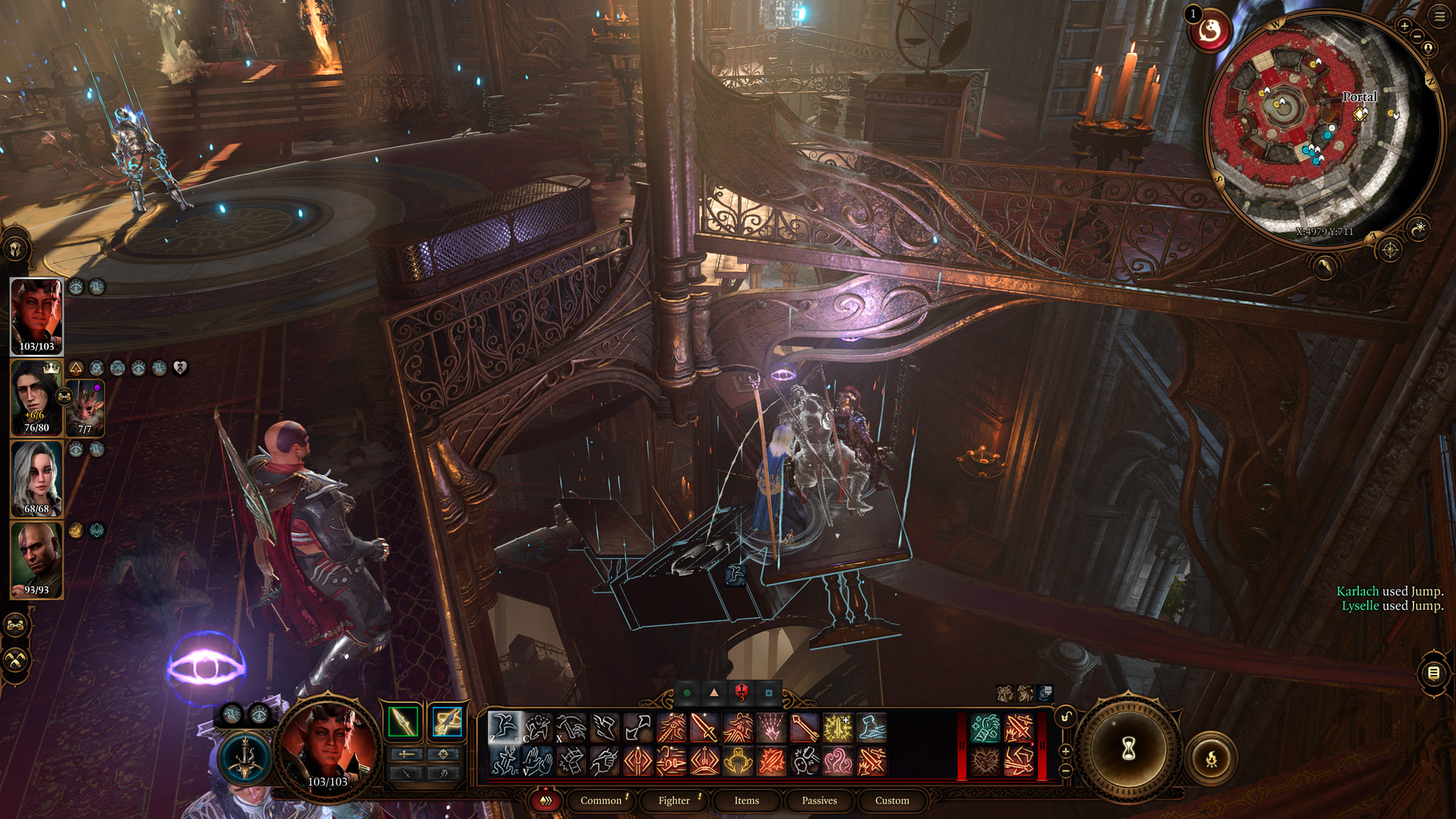Open the campfire rest menu
This screenshot has width=1456, height=819.
click(x=1211, y=758)
